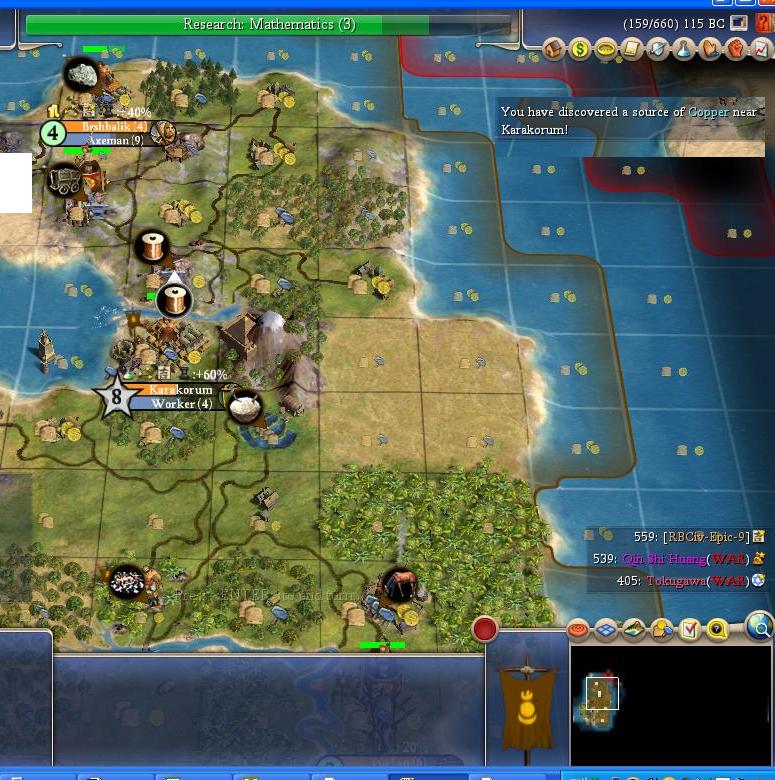Click the minimap
The width and height of the screenshot is (775, 780).
pyautogui.click(x=670, y=705)
